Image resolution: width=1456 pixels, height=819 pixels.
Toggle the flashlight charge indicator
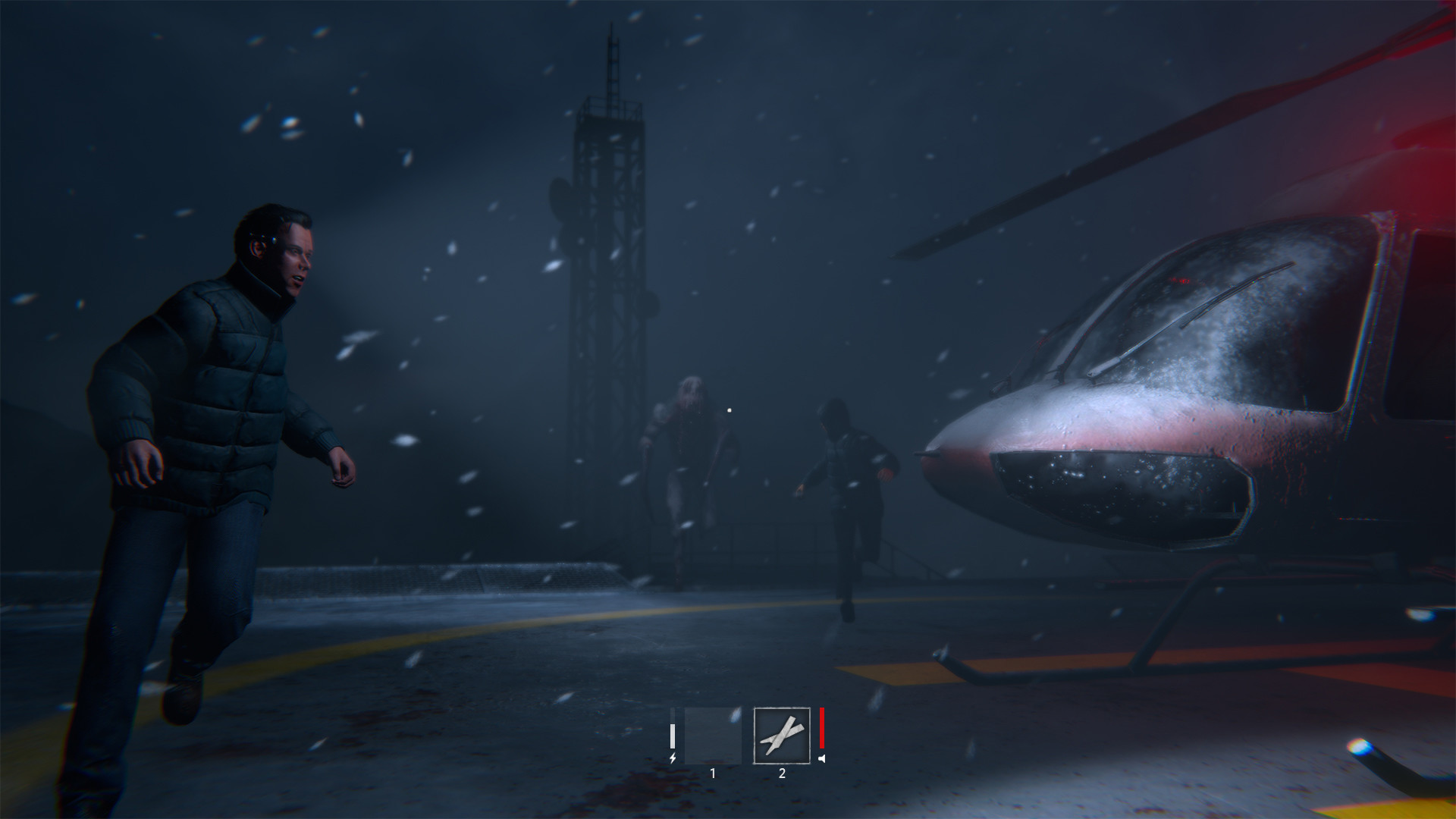click(673, 736)
